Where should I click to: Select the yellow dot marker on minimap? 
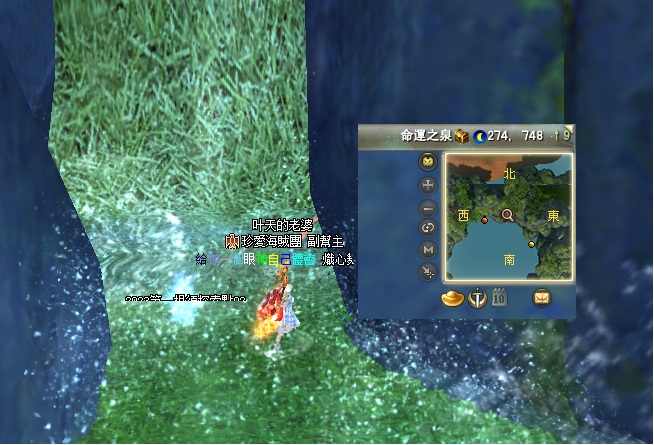(x=531, y=243)
